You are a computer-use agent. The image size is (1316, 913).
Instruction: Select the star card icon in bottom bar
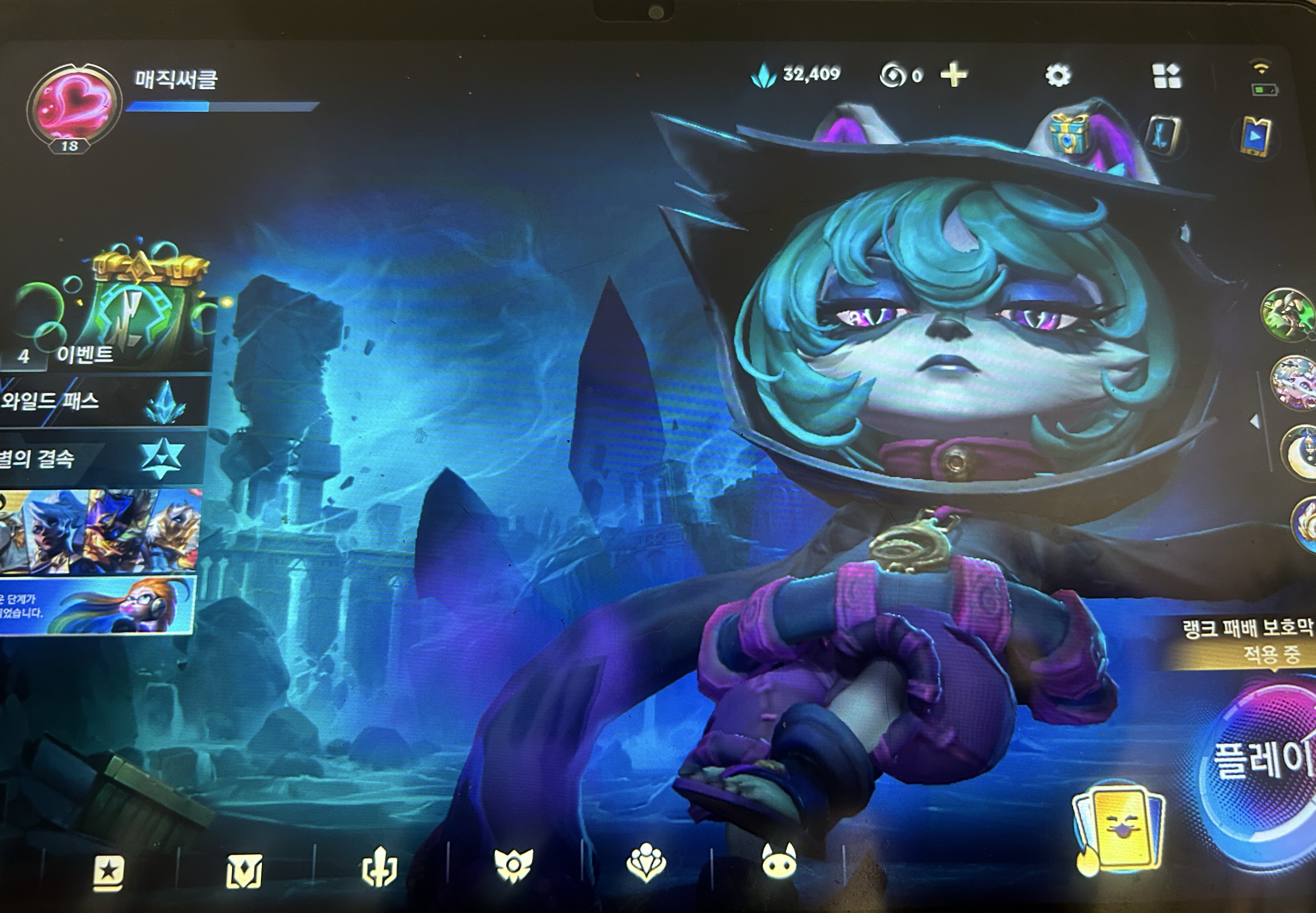pos(109,872)
